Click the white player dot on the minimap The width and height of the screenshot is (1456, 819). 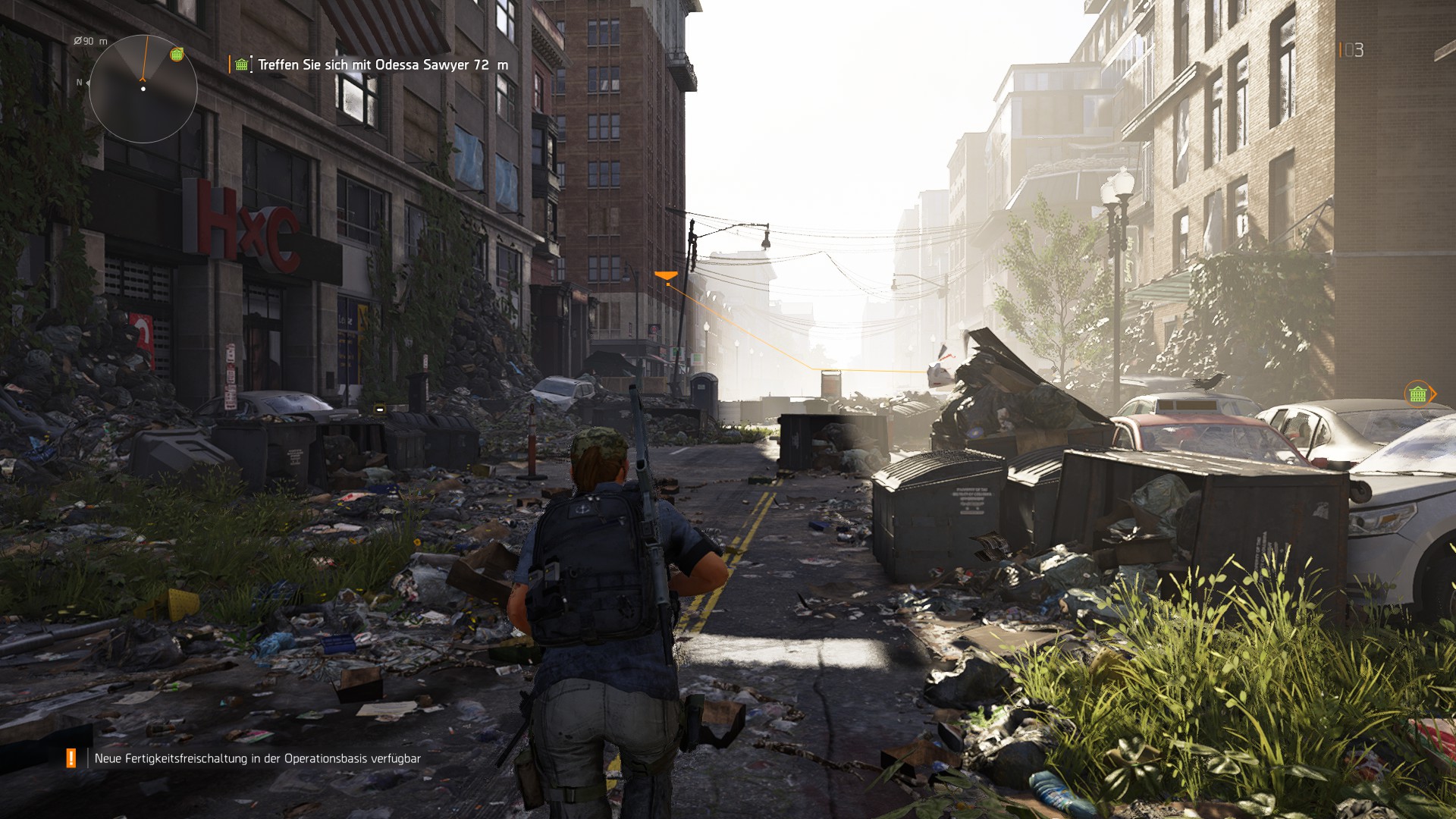[142, 89]
